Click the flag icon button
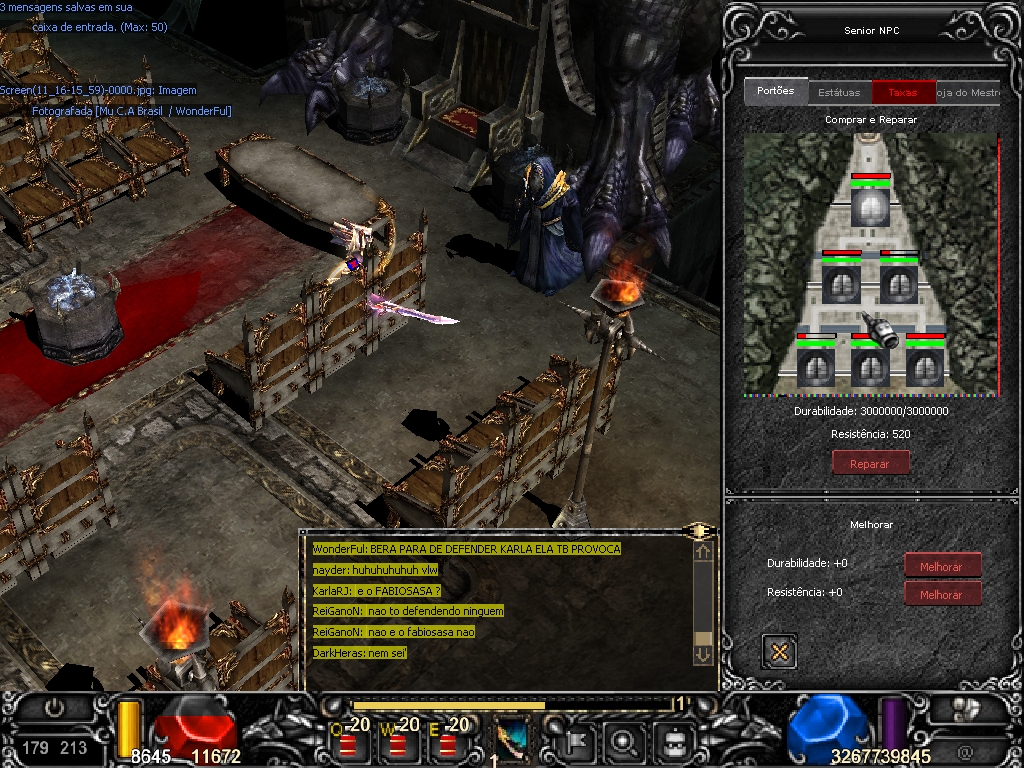The width and height of the screenshot is (1024, 768). (x=579, y=742)
